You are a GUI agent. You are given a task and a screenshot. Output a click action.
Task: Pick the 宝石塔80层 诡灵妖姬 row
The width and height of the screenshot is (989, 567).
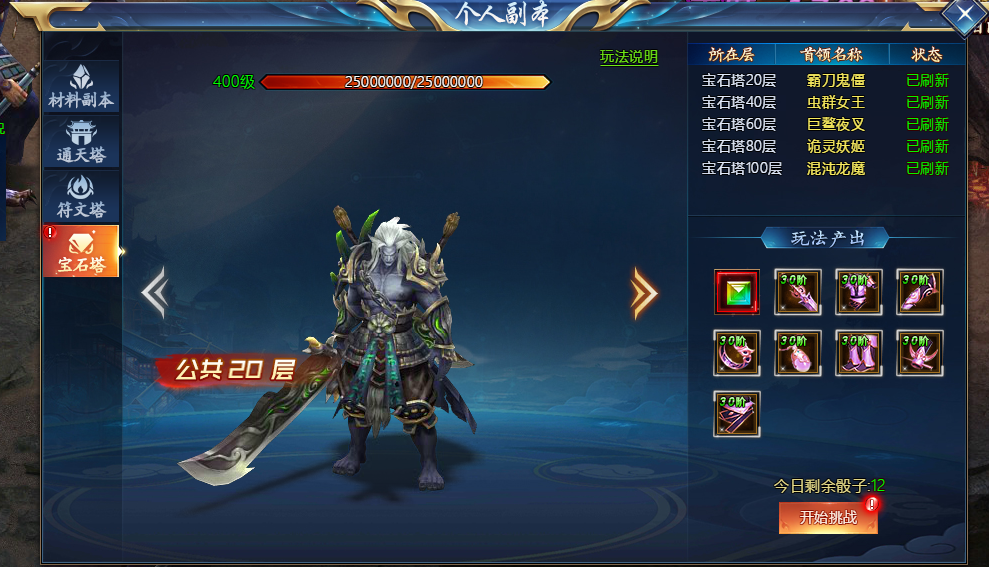pyautogui.click(x=825, y=147)
